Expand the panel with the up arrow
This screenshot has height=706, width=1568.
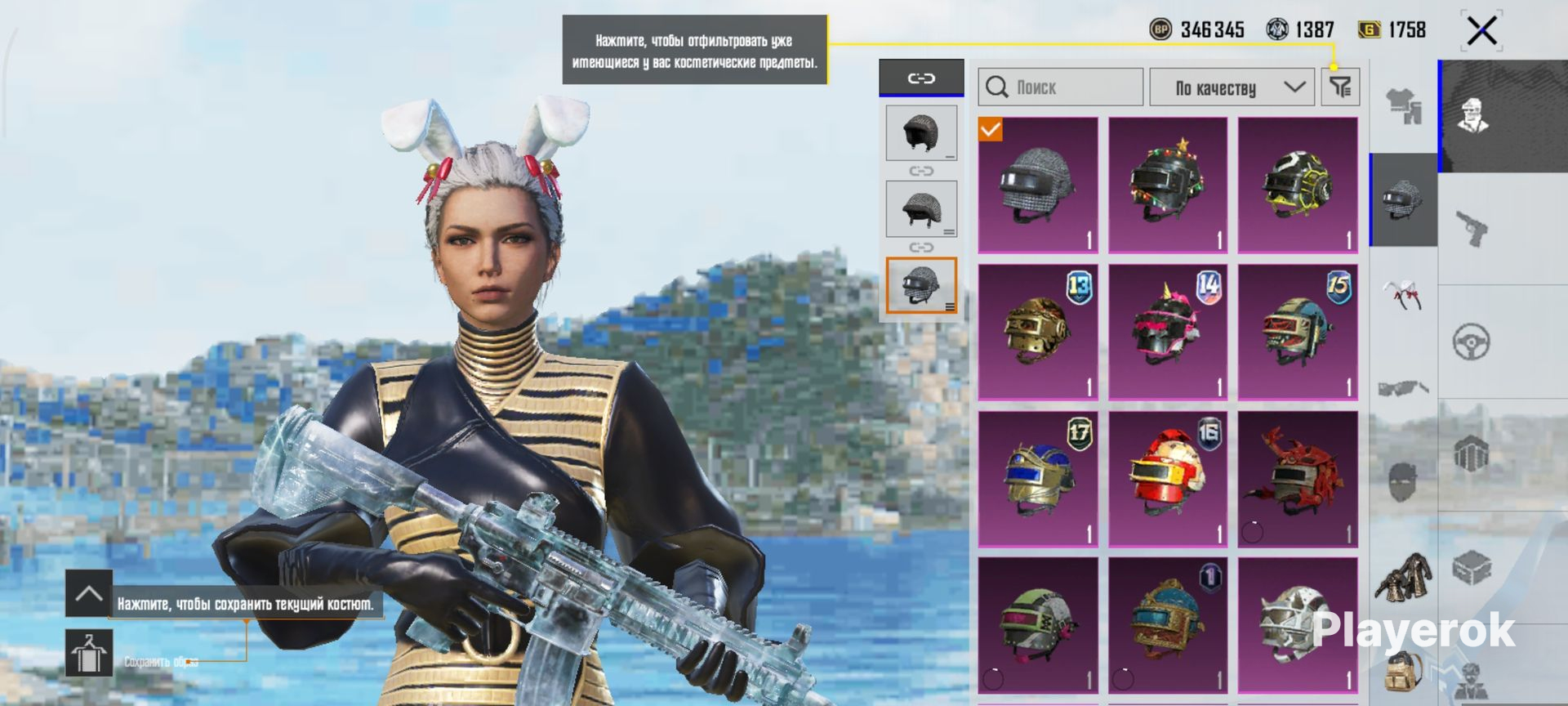tap(89, 594)
